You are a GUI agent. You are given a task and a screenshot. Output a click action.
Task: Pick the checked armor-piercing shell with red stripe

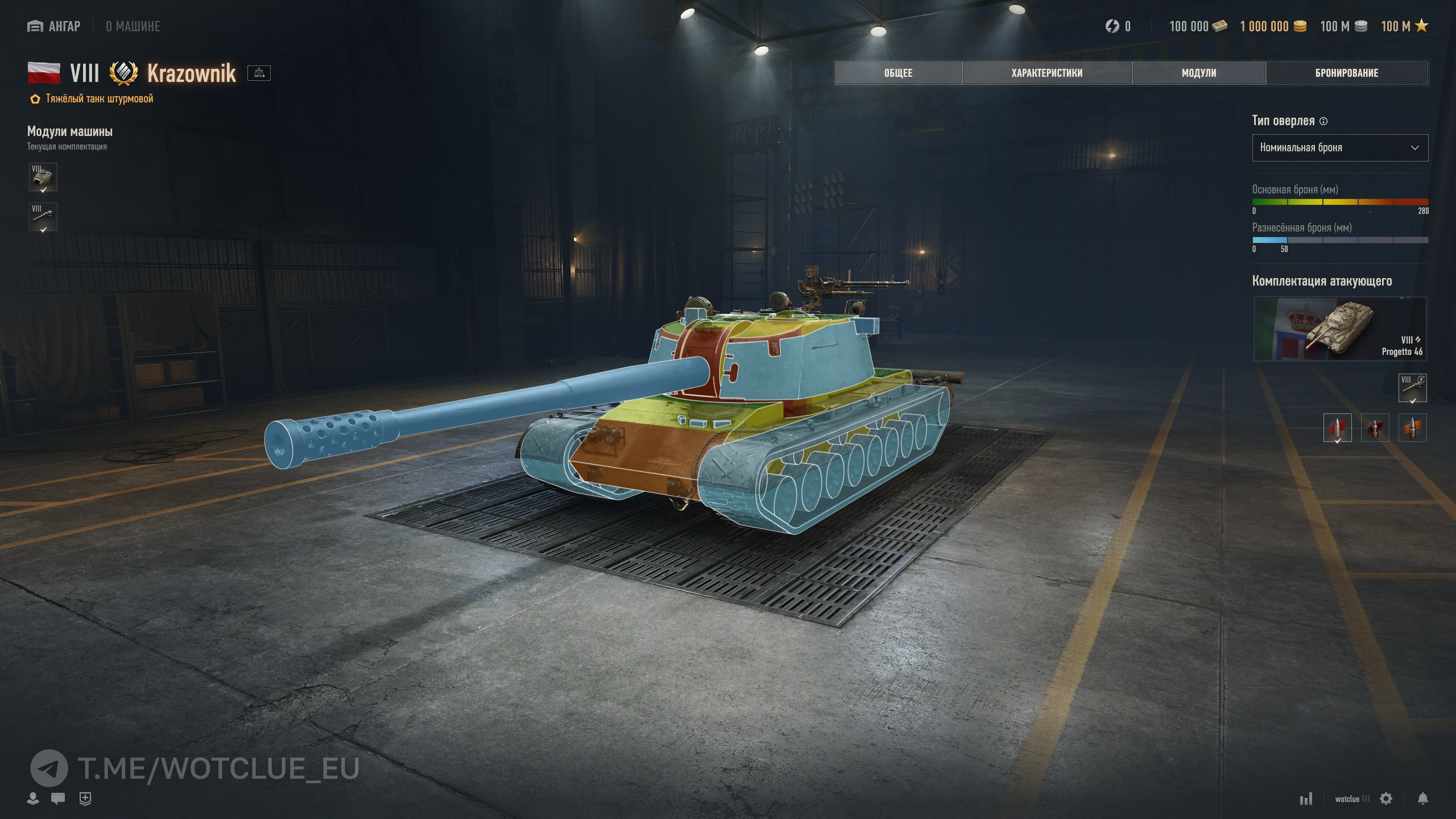1337,428
